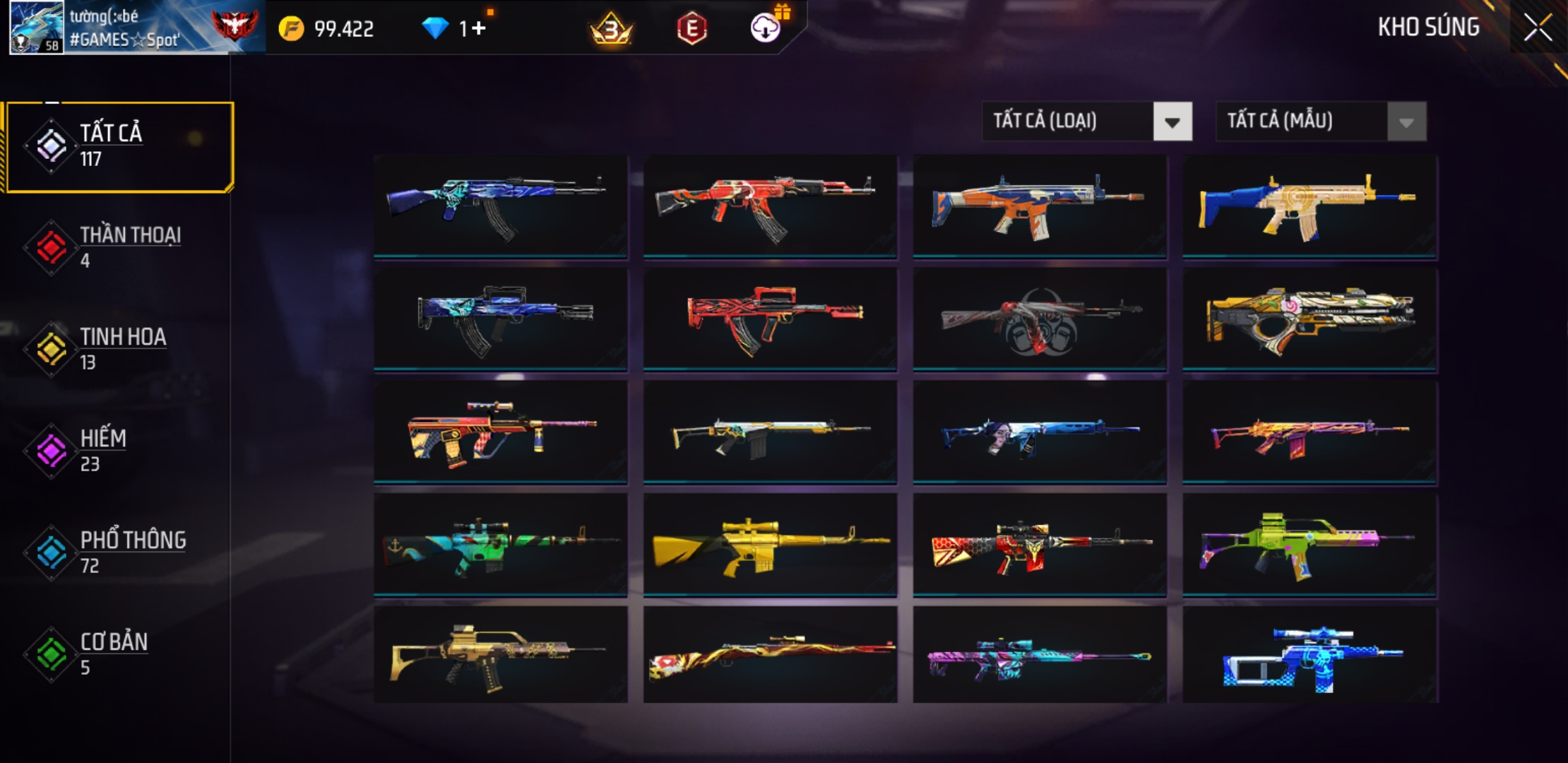Open the Tất Cả (Loại) dropdown

tap(1086, 122)
